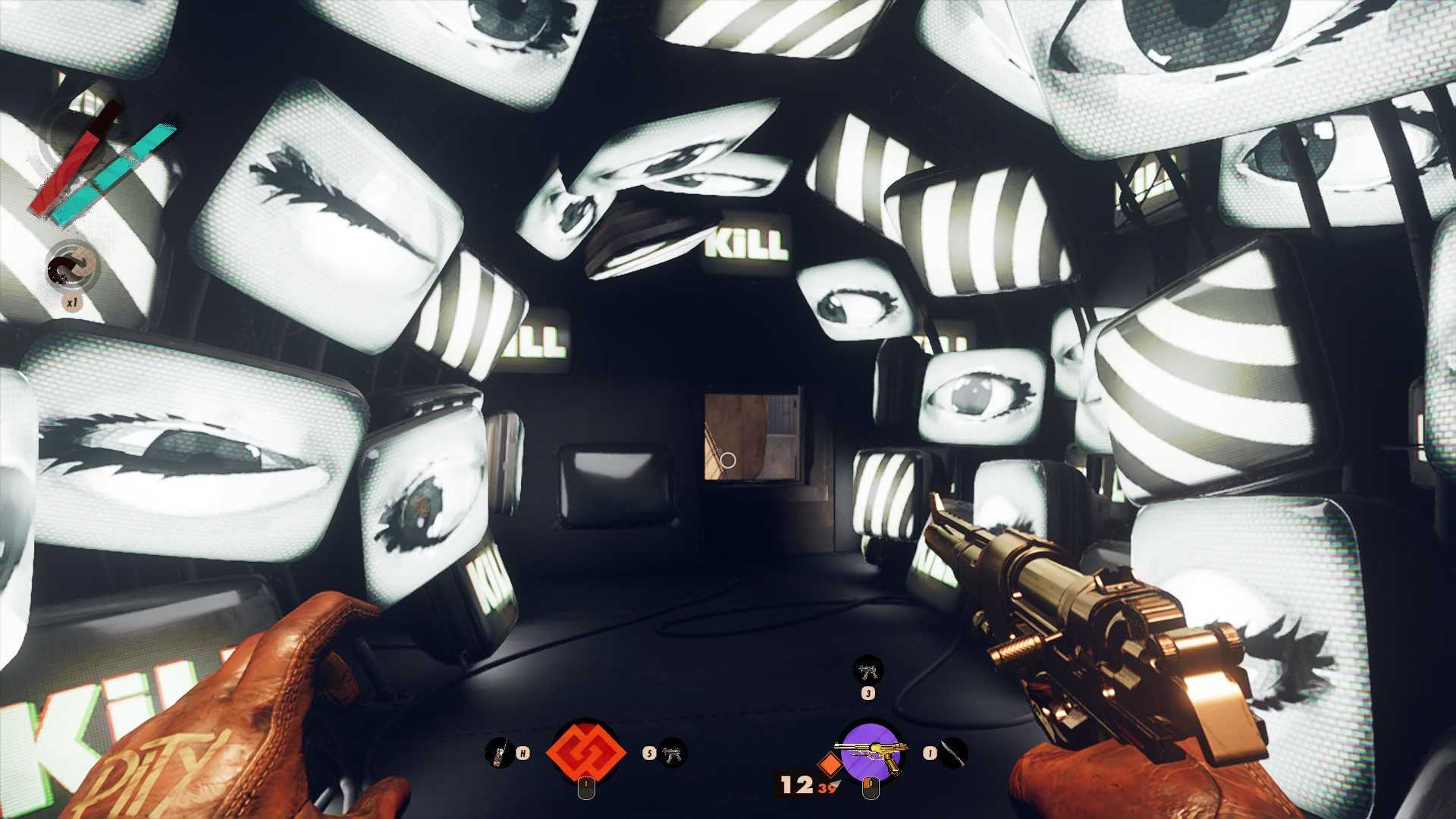Image resolution: width=1456 pixels, height=819 pixels.
Task: Select the red Shift slab ability icon
Action: coord(585,753)
